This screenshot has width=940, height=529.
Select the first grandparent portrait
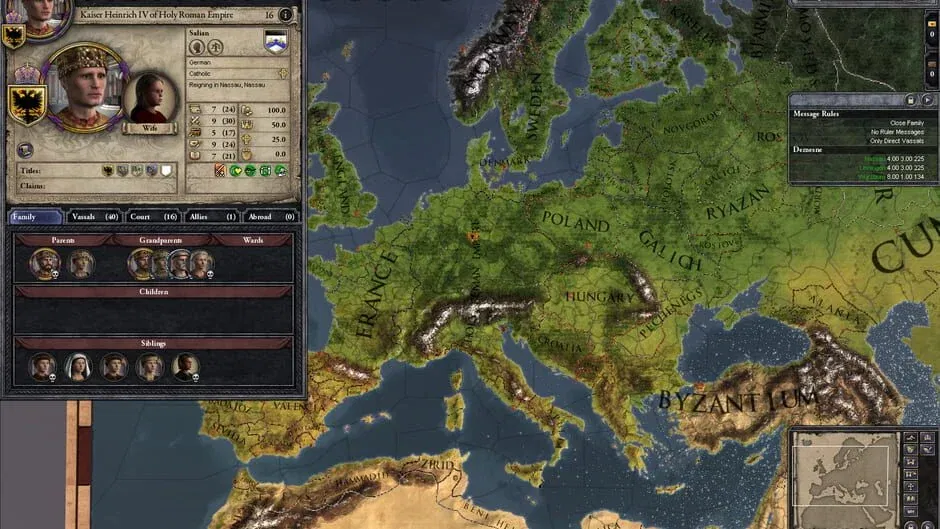coord(141,264)
